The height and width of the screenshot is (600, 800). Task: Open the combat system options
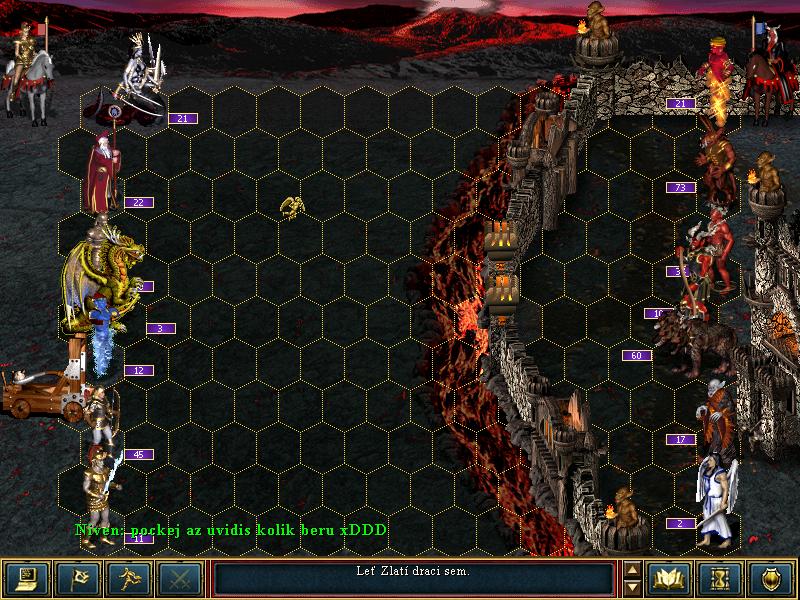(x=27, y=578)
